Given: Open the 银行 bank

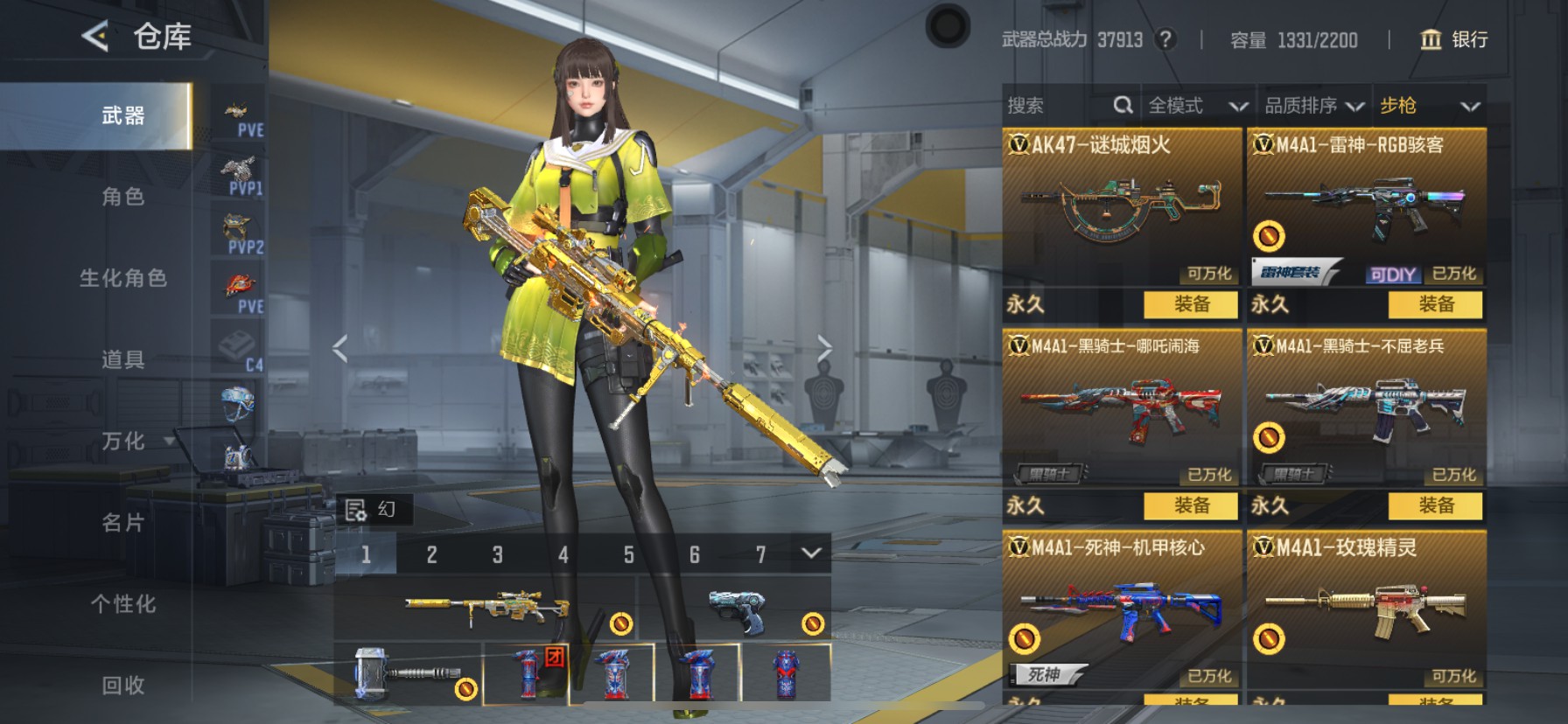Looking at the screenshot, I should [x=1453, y=39].
